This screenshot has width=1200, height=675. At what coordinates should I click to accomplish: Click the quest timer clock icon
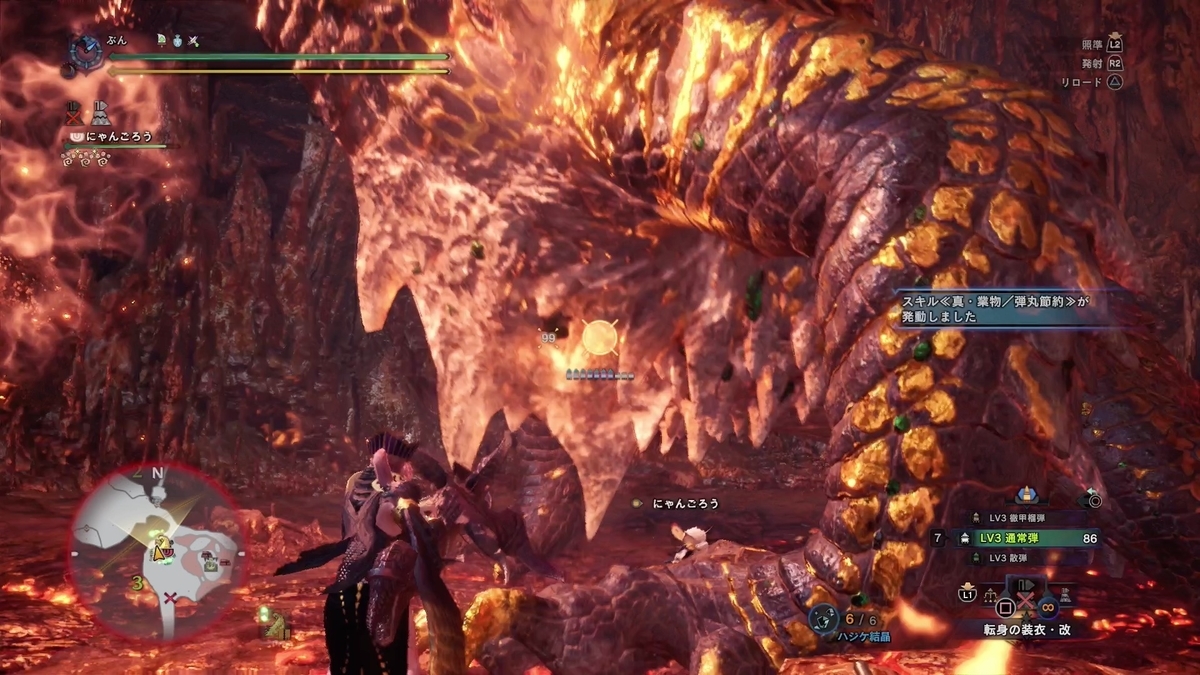tap(87, 50)
